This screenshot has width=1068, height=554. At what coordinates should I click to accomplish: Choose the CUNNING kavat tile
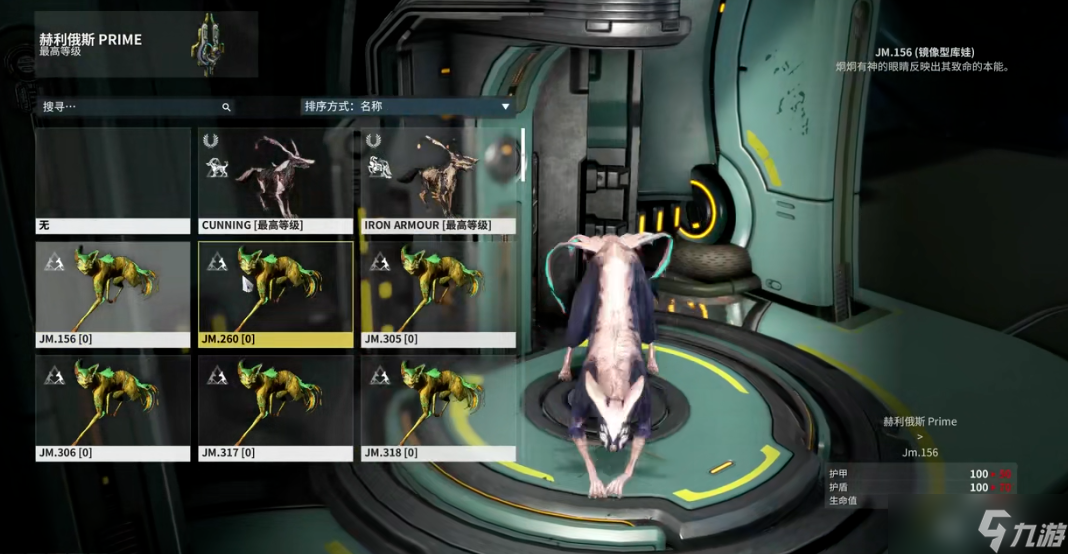click(x=275, y=180)
